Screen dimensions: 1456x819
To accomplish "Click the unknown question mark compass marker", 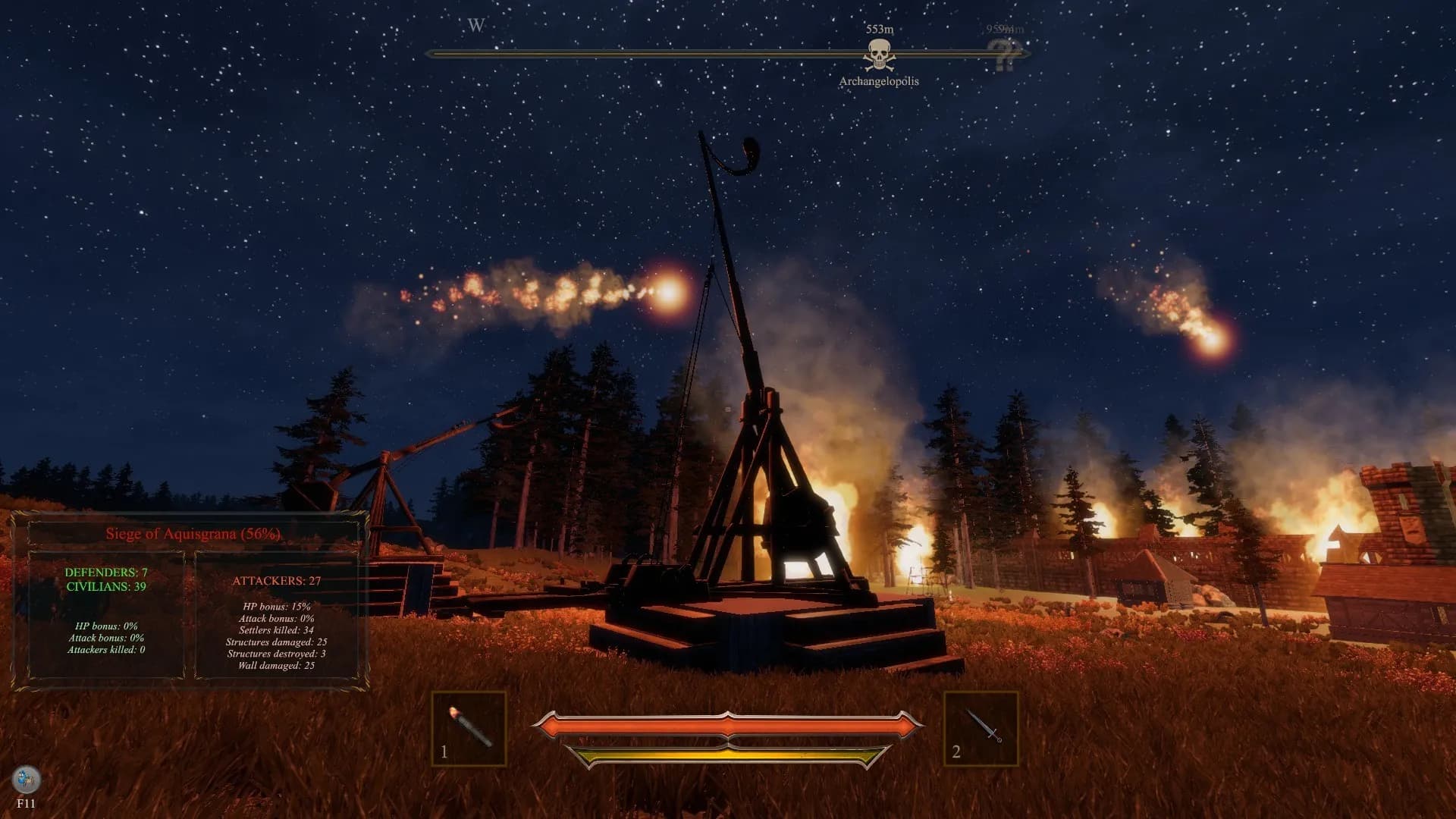I will pyautogui.click(x=1005, y=55).
